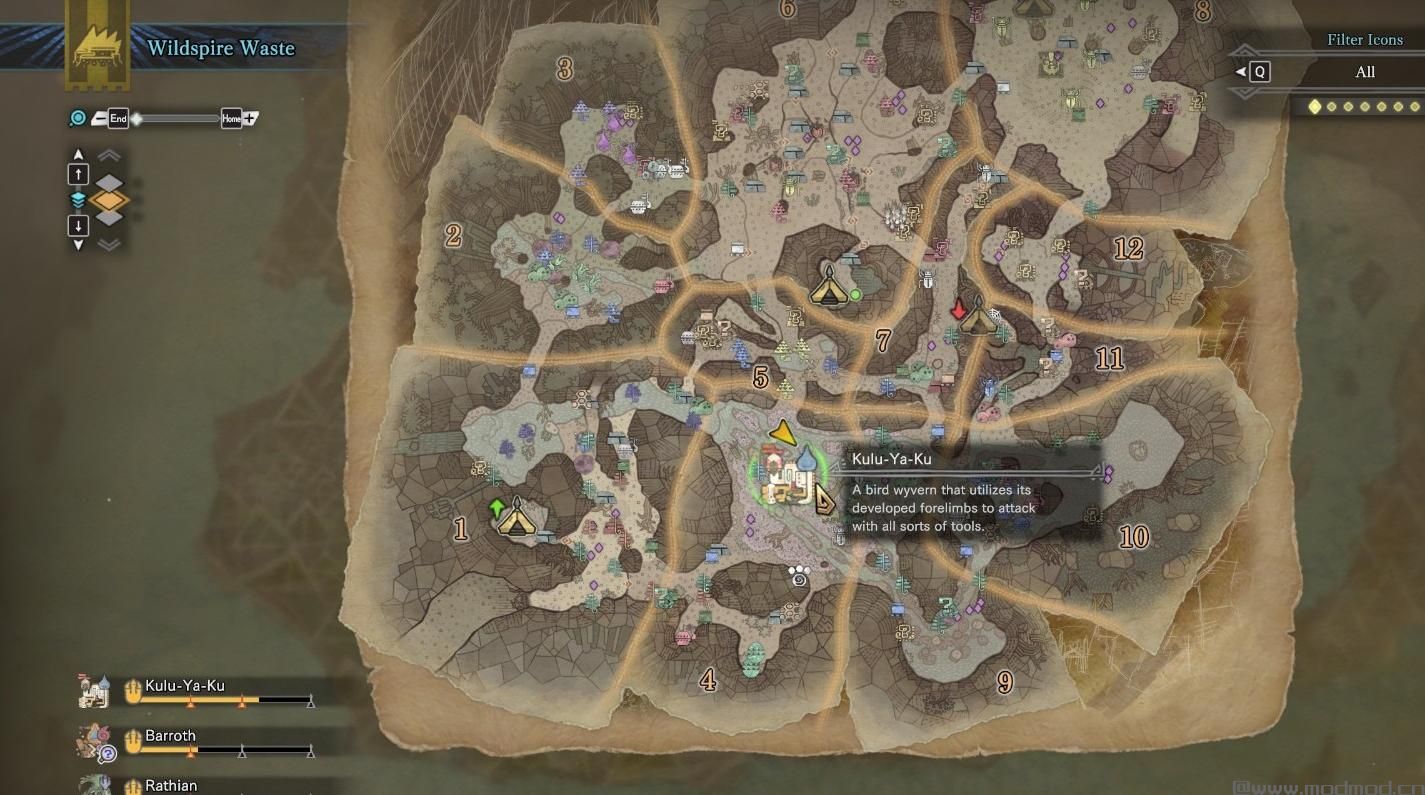Pick Rathian in the monster list

click(171, 785)
